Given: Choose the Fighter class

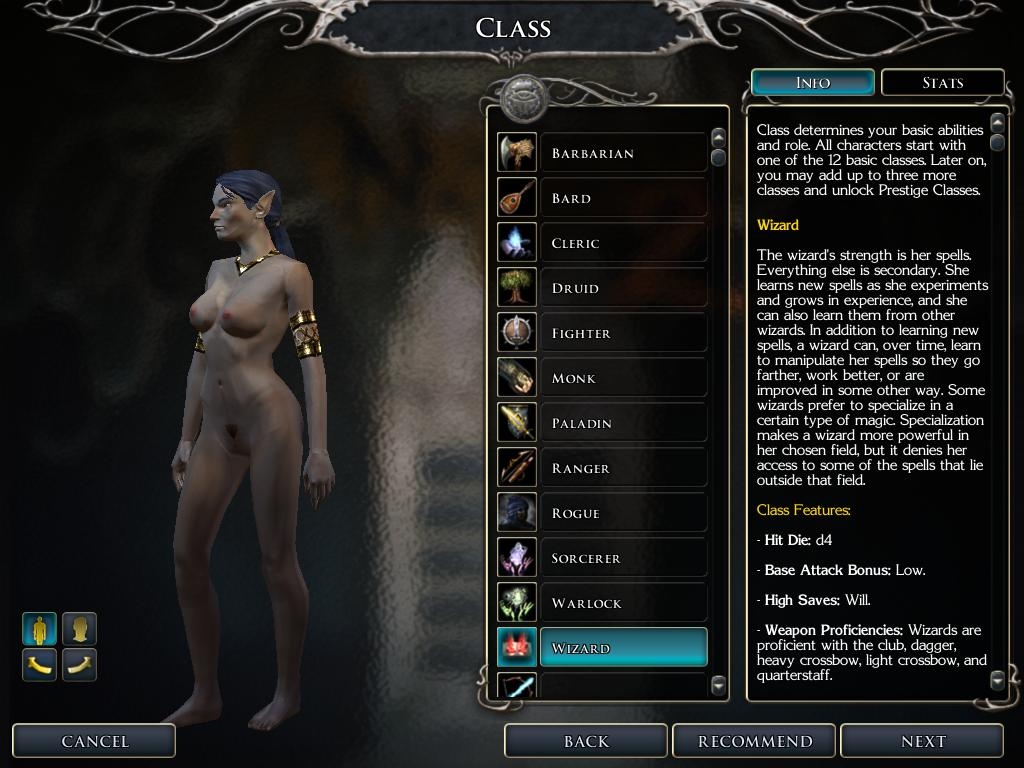Looking at the screenshot, I should [623, 333].
